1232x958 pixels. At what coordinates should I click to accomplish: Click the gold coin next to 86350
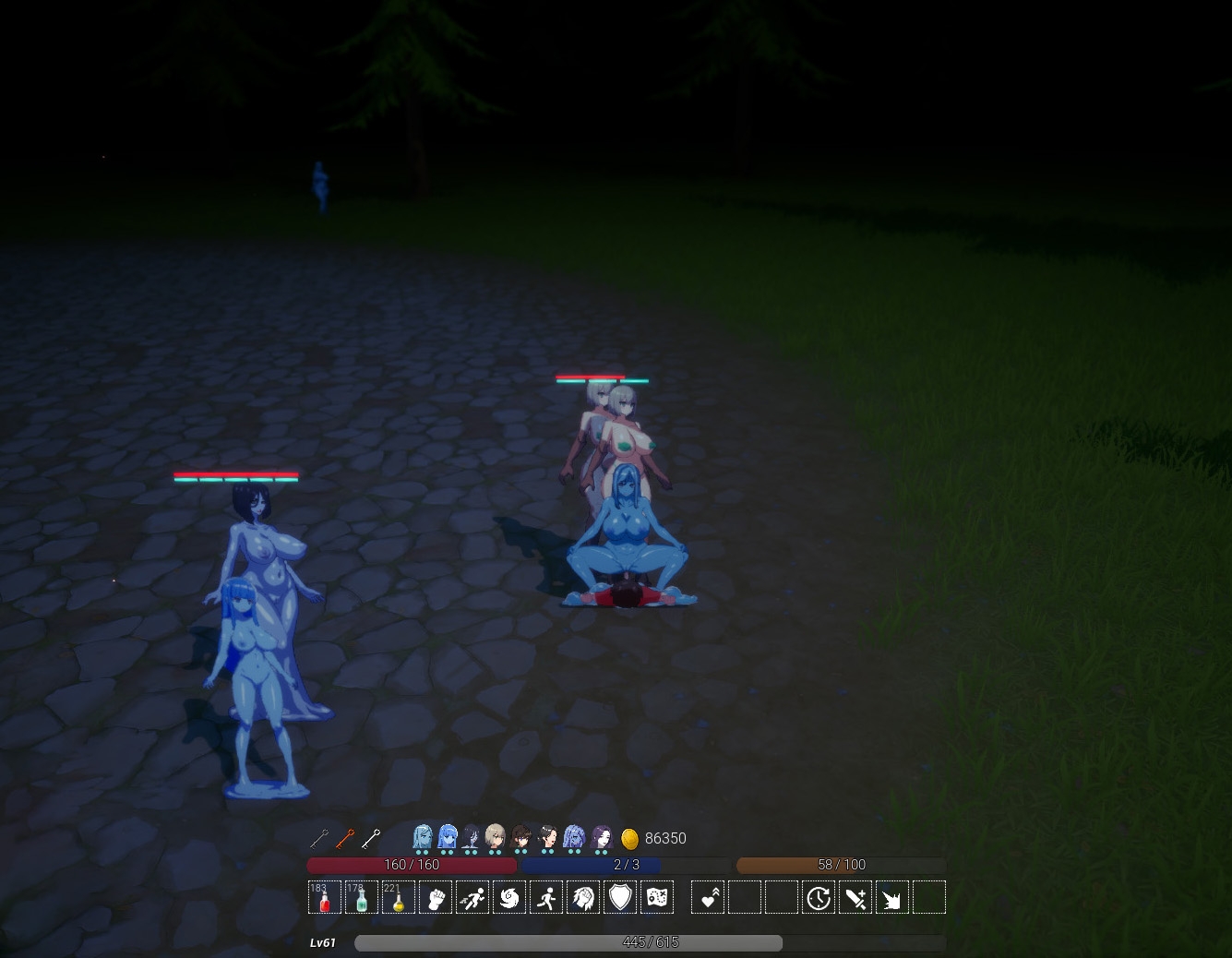point(632,838)
